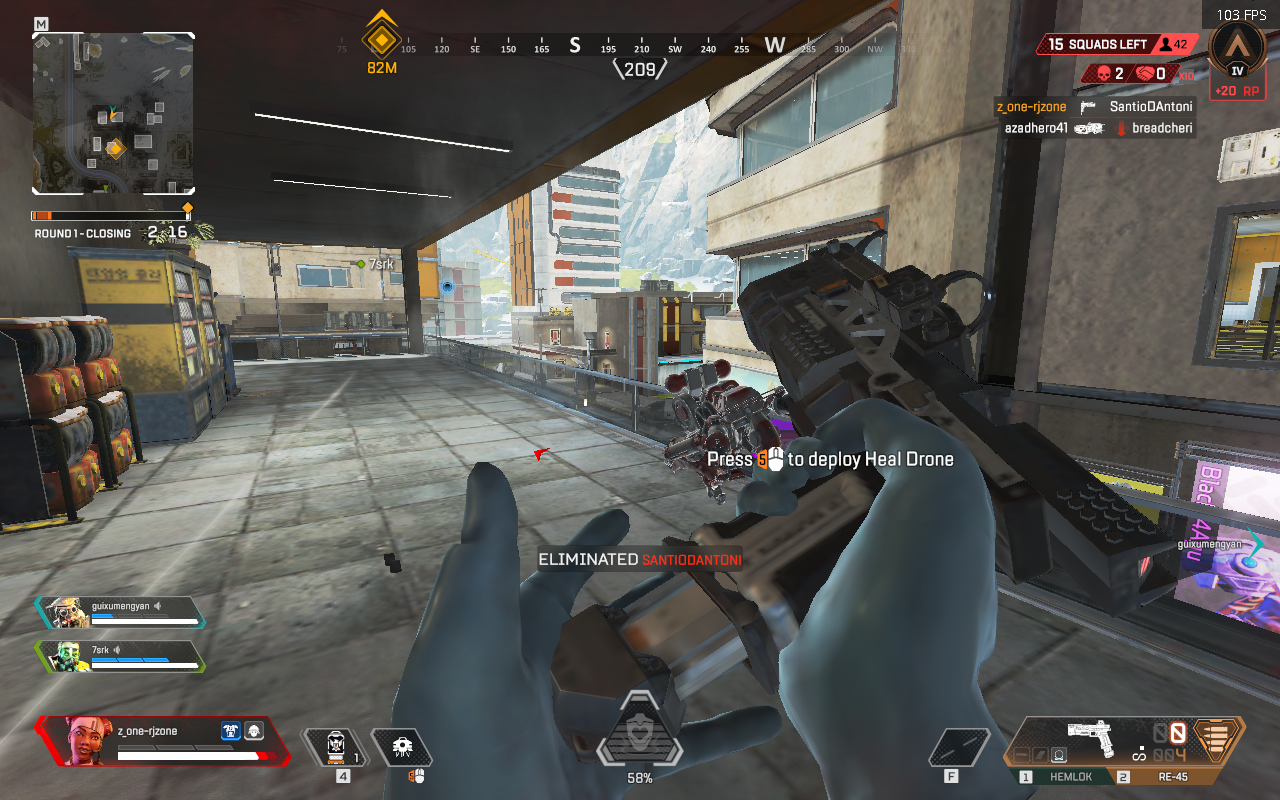Open the minimap in the corner
The image size is (1280, 800).
pos(113,113)
